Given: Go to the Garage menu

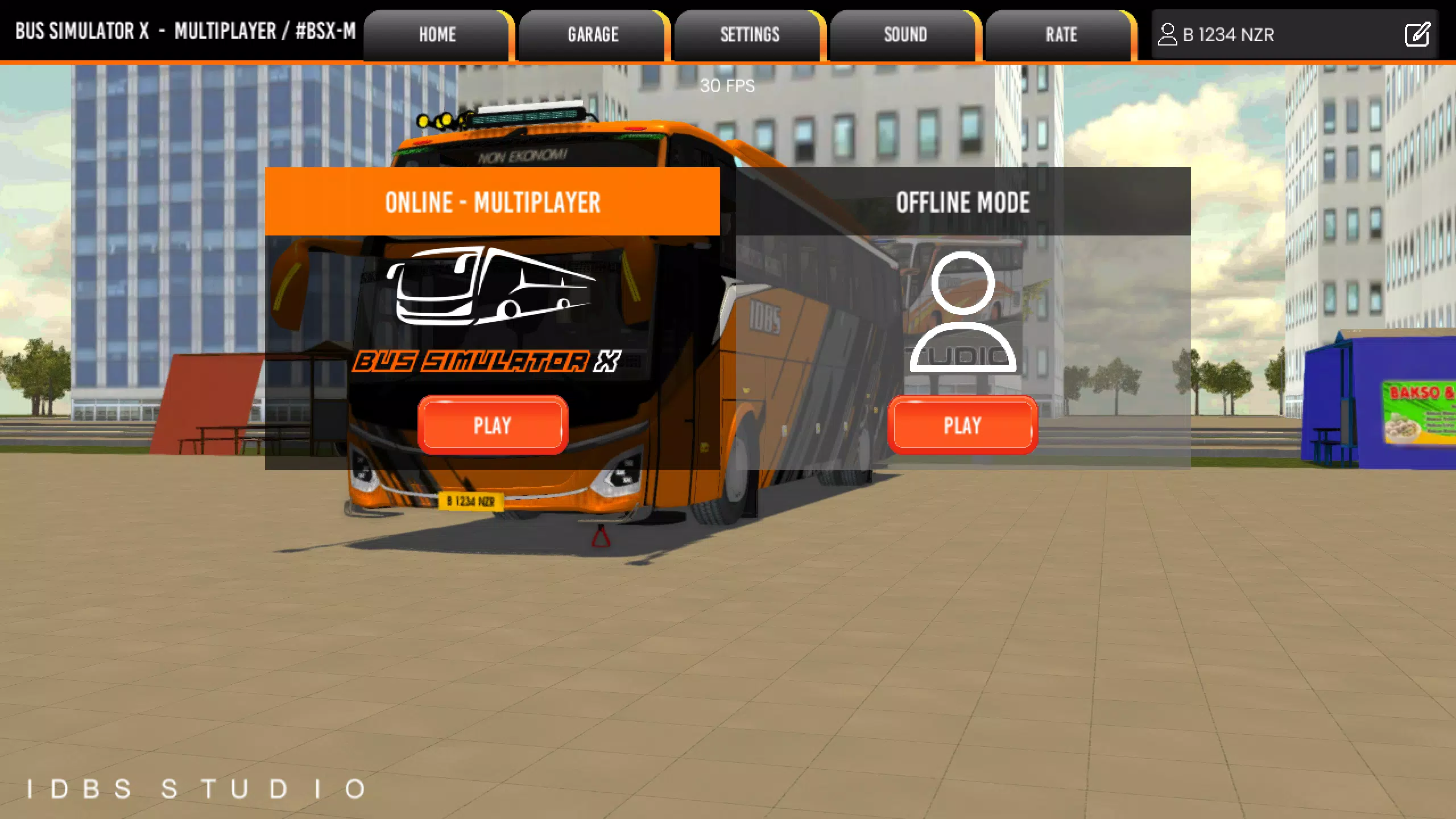Looking at the screenshot, I should pos(593,35).
